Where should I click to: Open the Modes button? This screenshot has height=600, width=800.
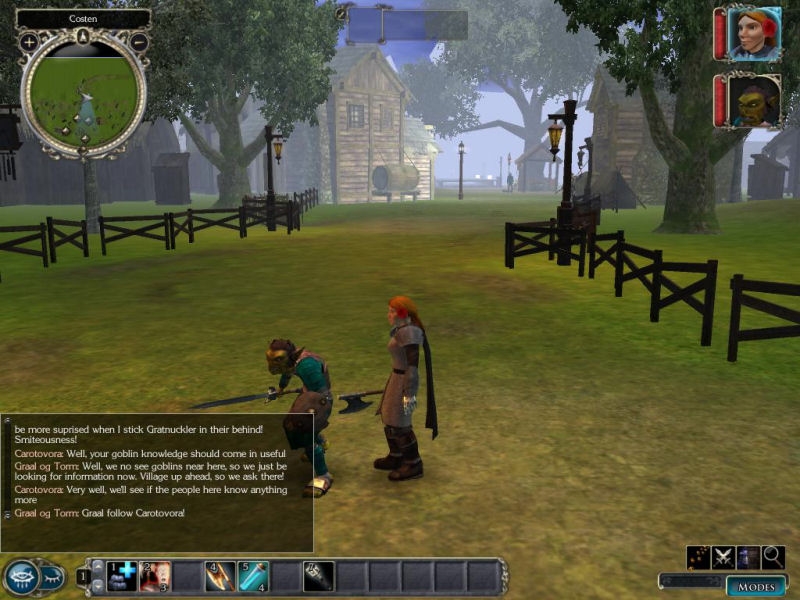tap(755, 587)
